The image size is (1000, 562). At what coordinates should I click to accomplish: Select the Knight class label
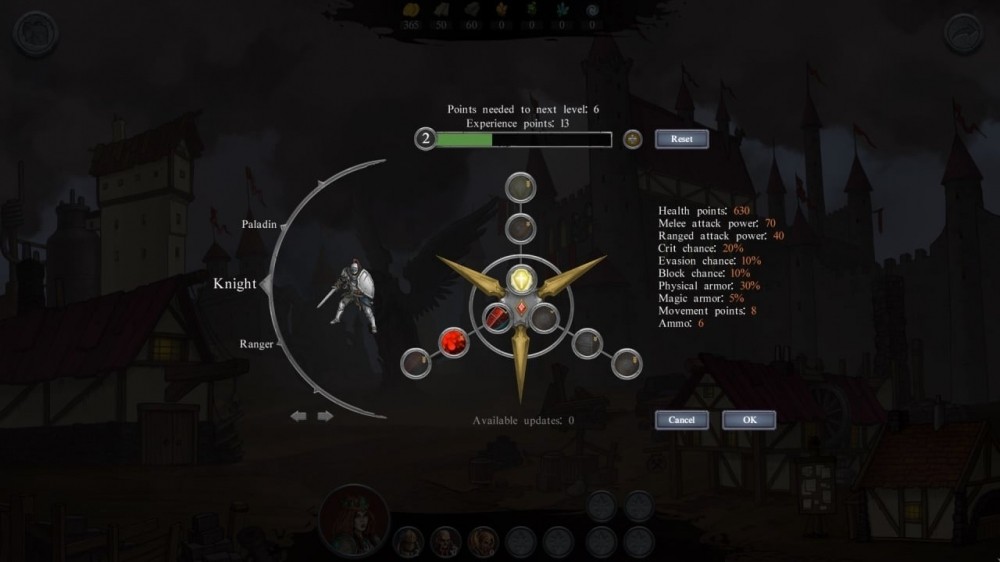236,285
